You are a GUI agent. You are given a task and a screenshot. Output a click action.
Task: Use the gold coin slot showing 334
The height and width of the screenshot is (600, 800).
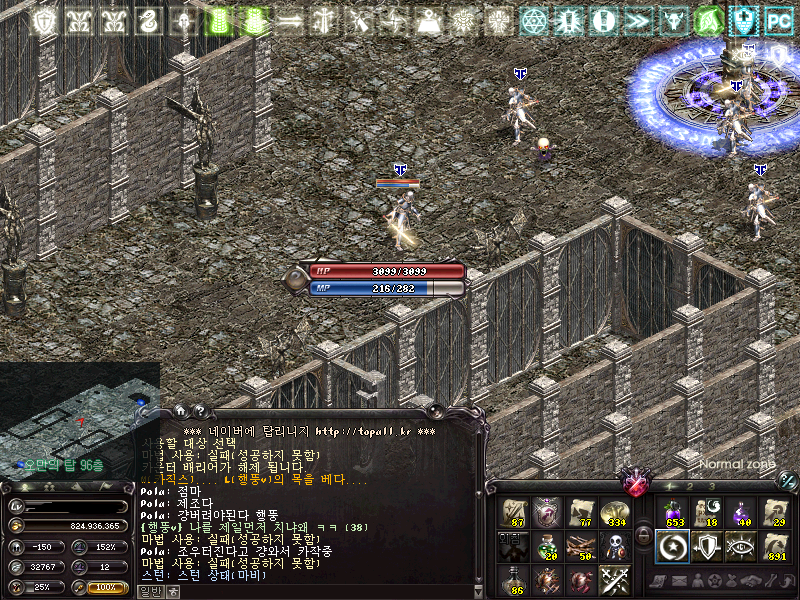point(615,512)
